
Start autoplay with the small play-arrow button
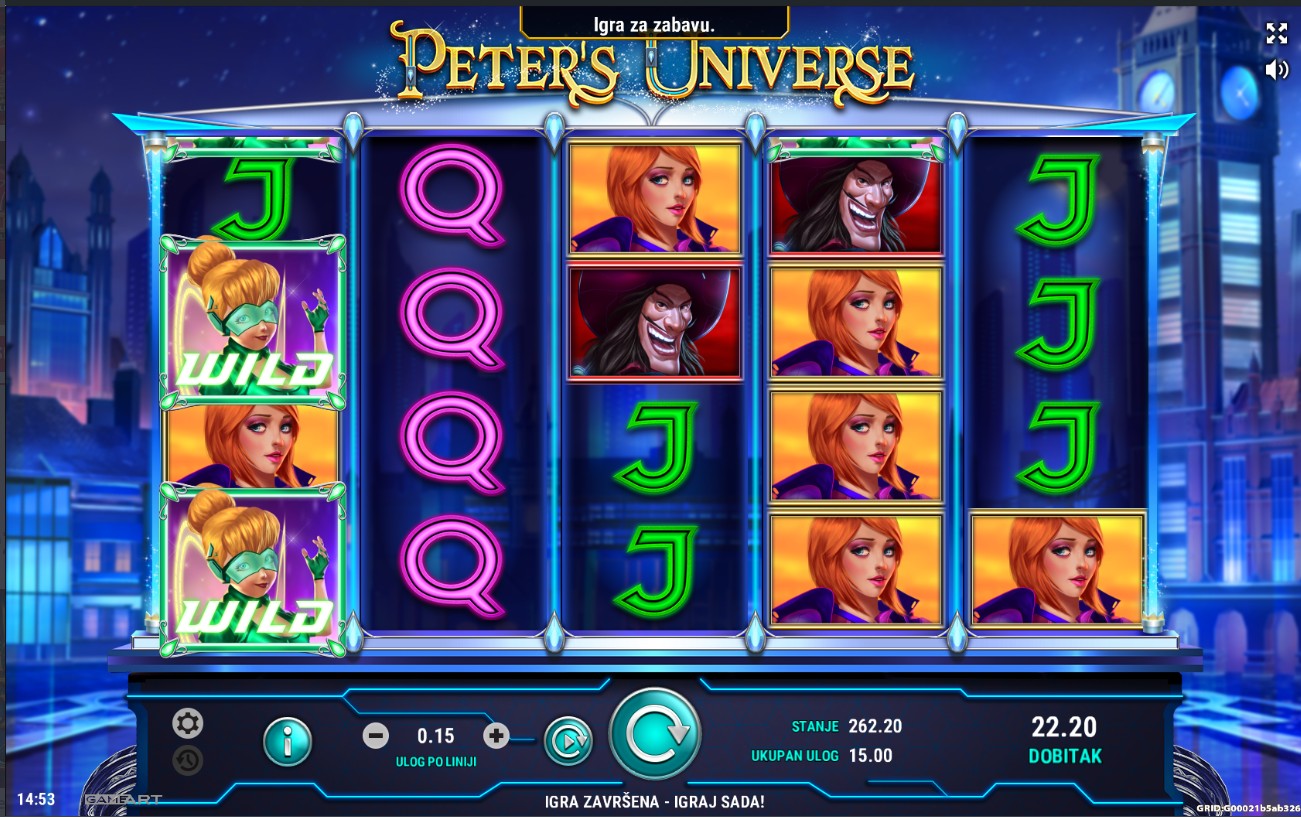click(567, 741)
